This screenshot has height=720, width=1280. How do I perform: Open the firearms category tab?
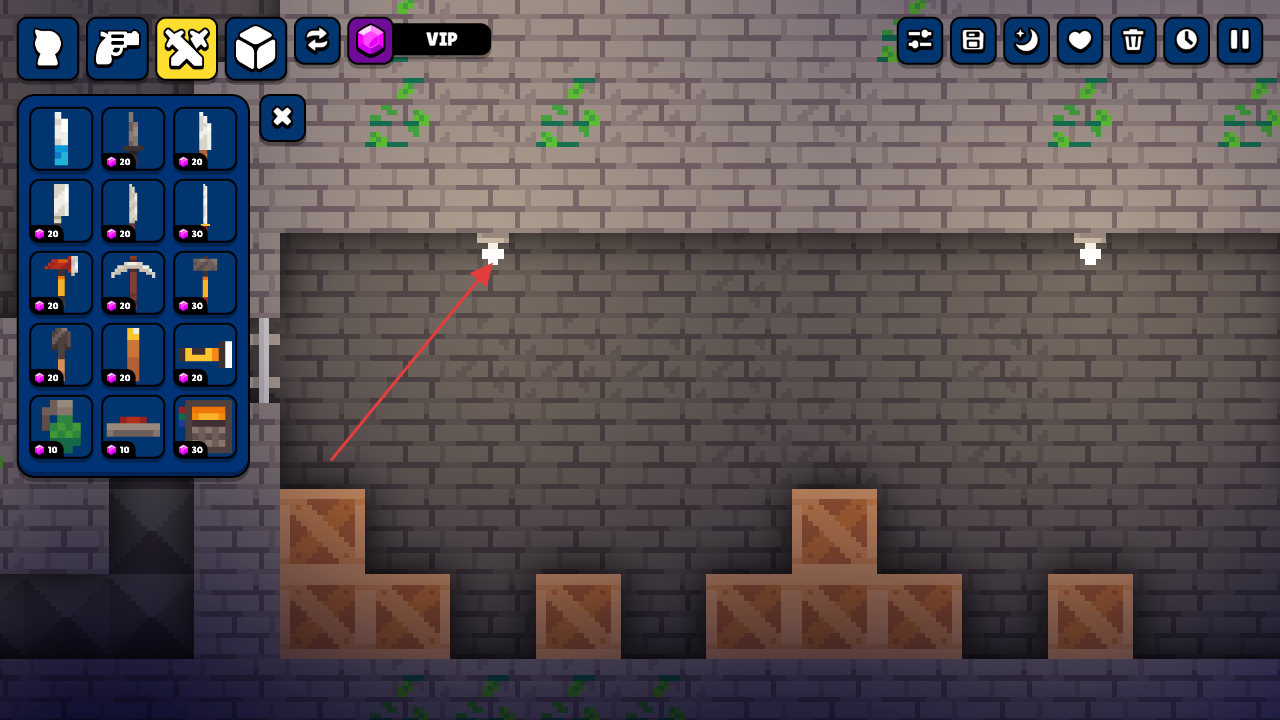click(117, 48)
